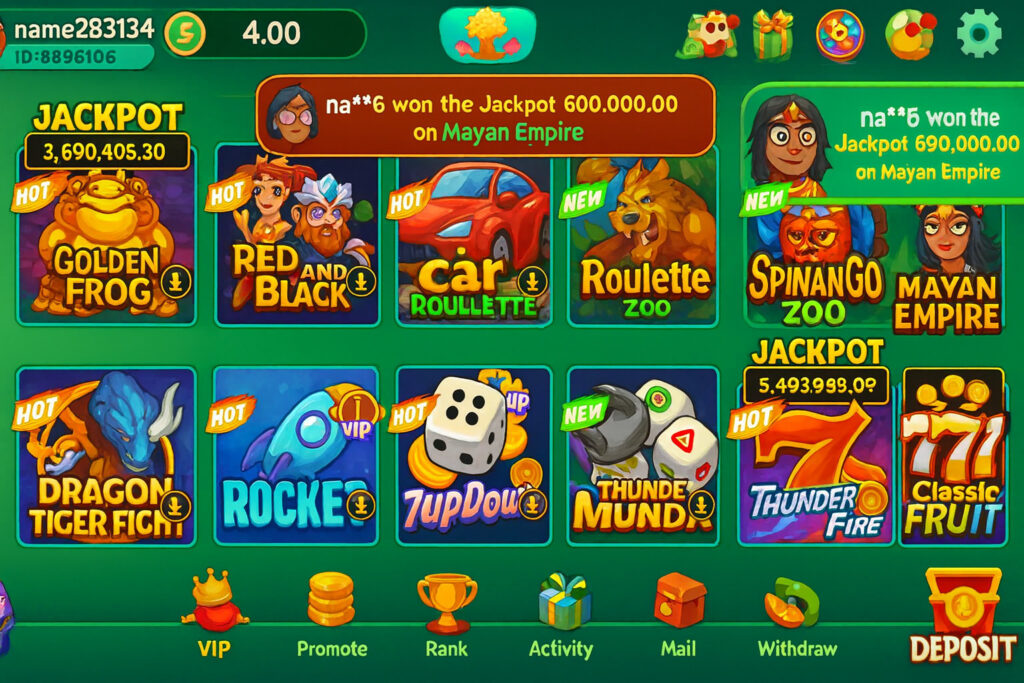This screenshot has width=1024, height=683.
Task: Click the money tree icon at top
Action: coord(488,33)
